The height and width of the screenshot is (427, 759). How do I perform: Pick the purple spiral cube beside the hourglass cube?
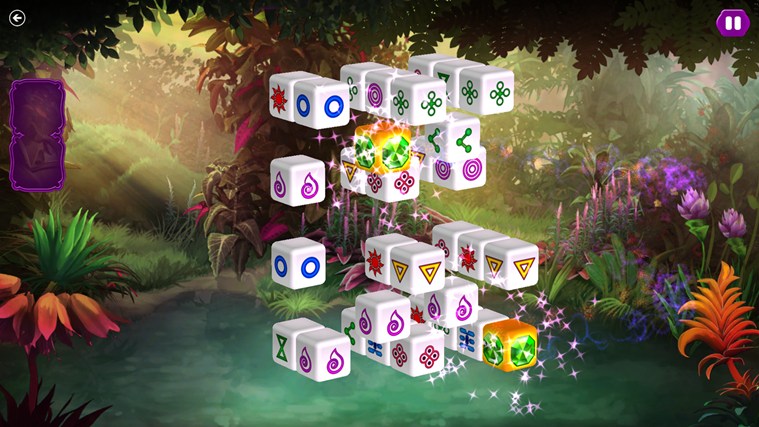click(x=327, y=355)
